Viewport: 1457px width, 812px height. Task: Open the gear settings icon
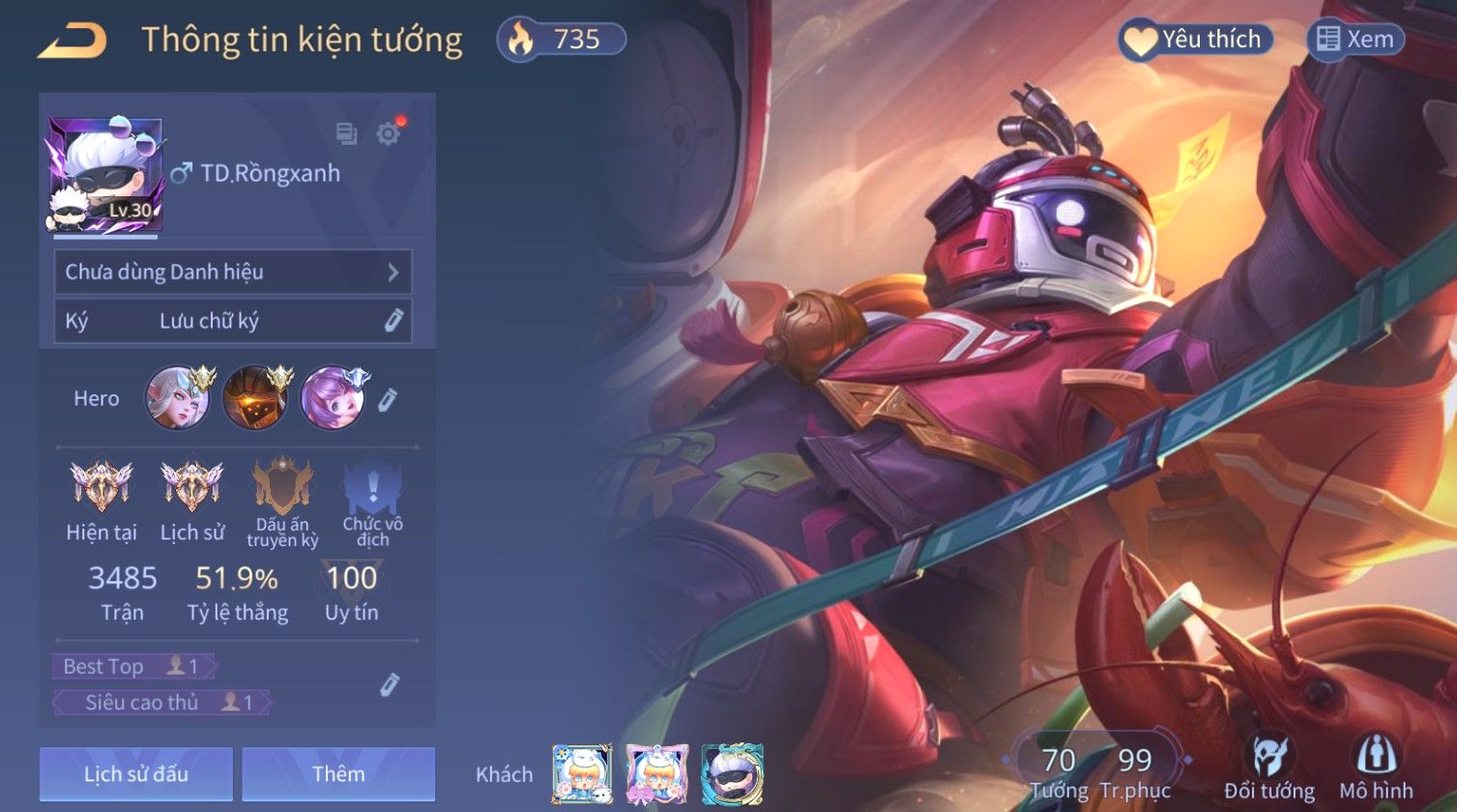[x=388, y=133]
